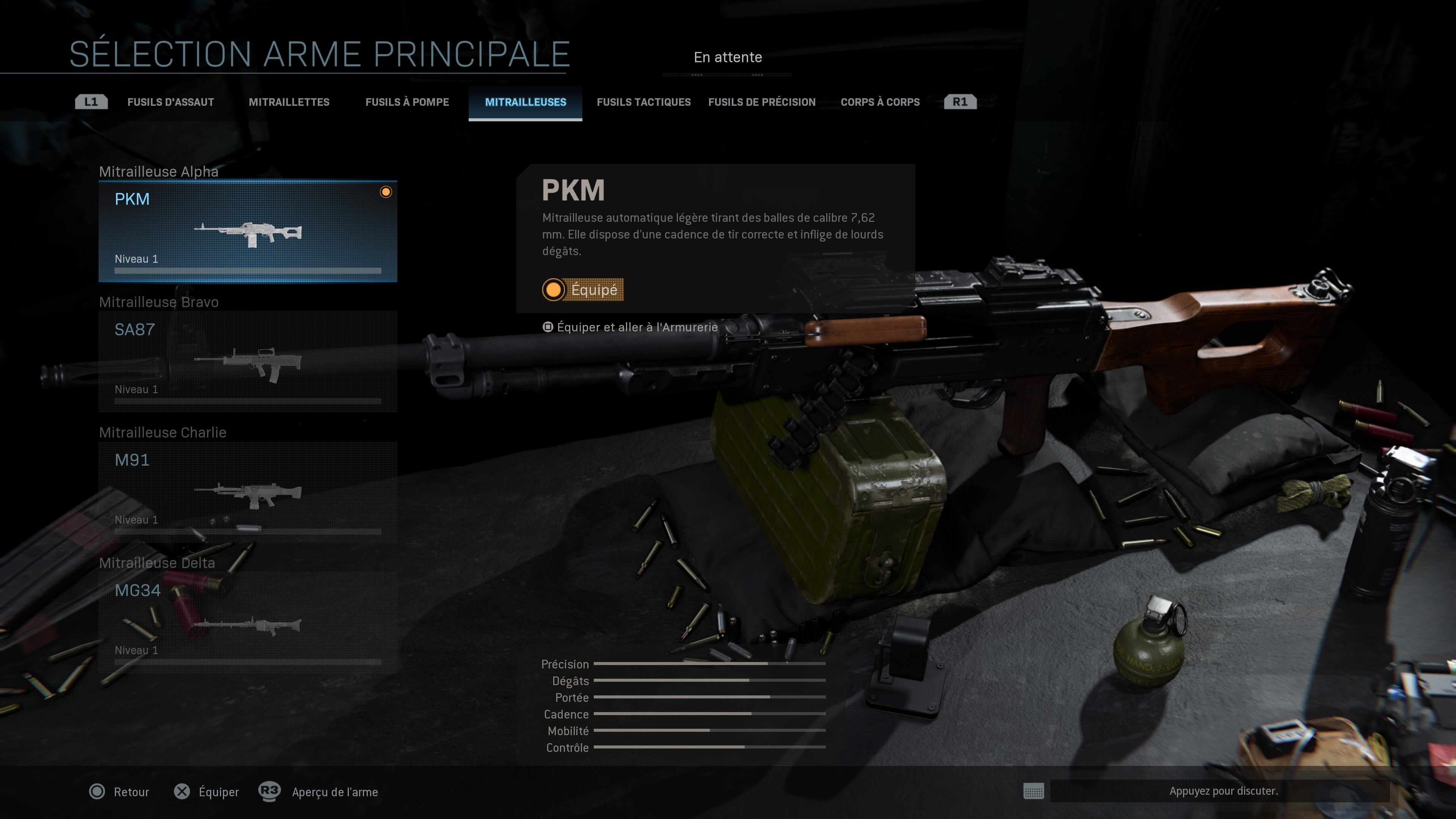
Task: Toggle equipped status on the PKM weapon
Action: [x=583, y=290]
